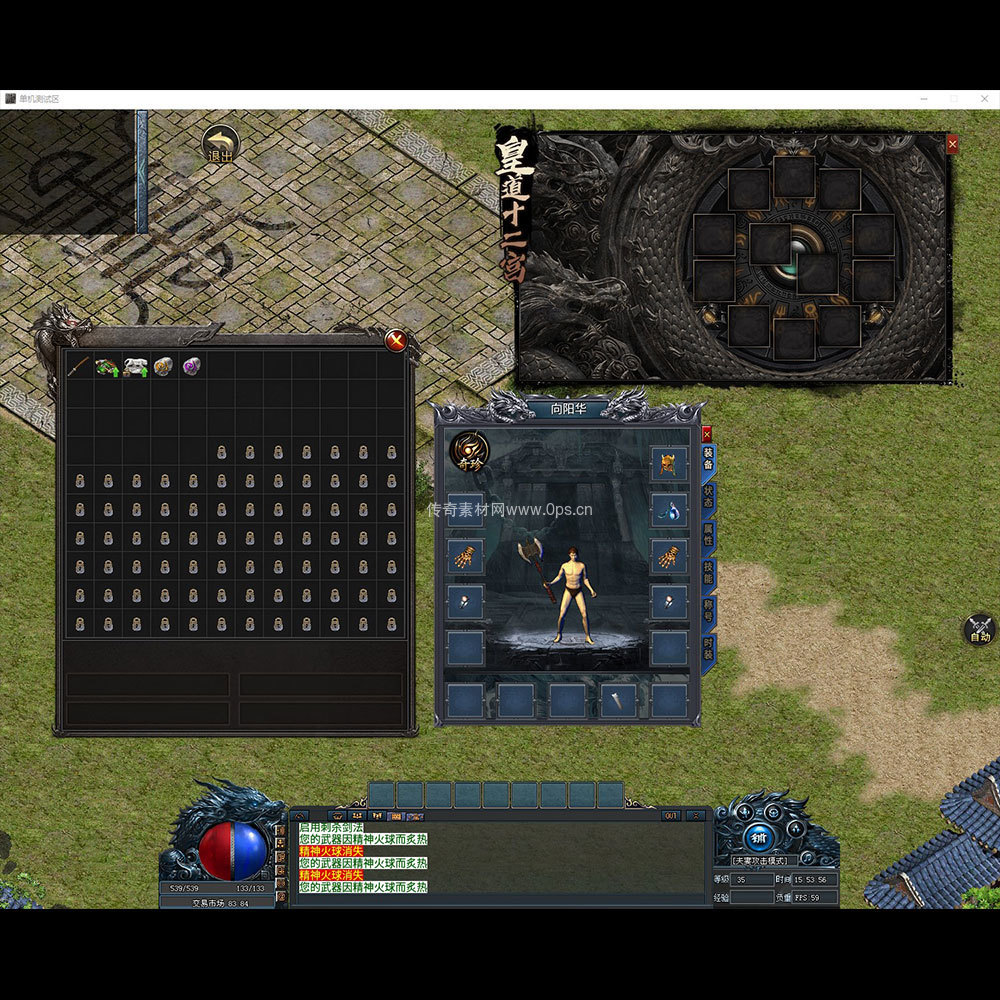1000x1000 pixels.
Task: Select the equipped golden helmet slot
Action: [669, 463]
